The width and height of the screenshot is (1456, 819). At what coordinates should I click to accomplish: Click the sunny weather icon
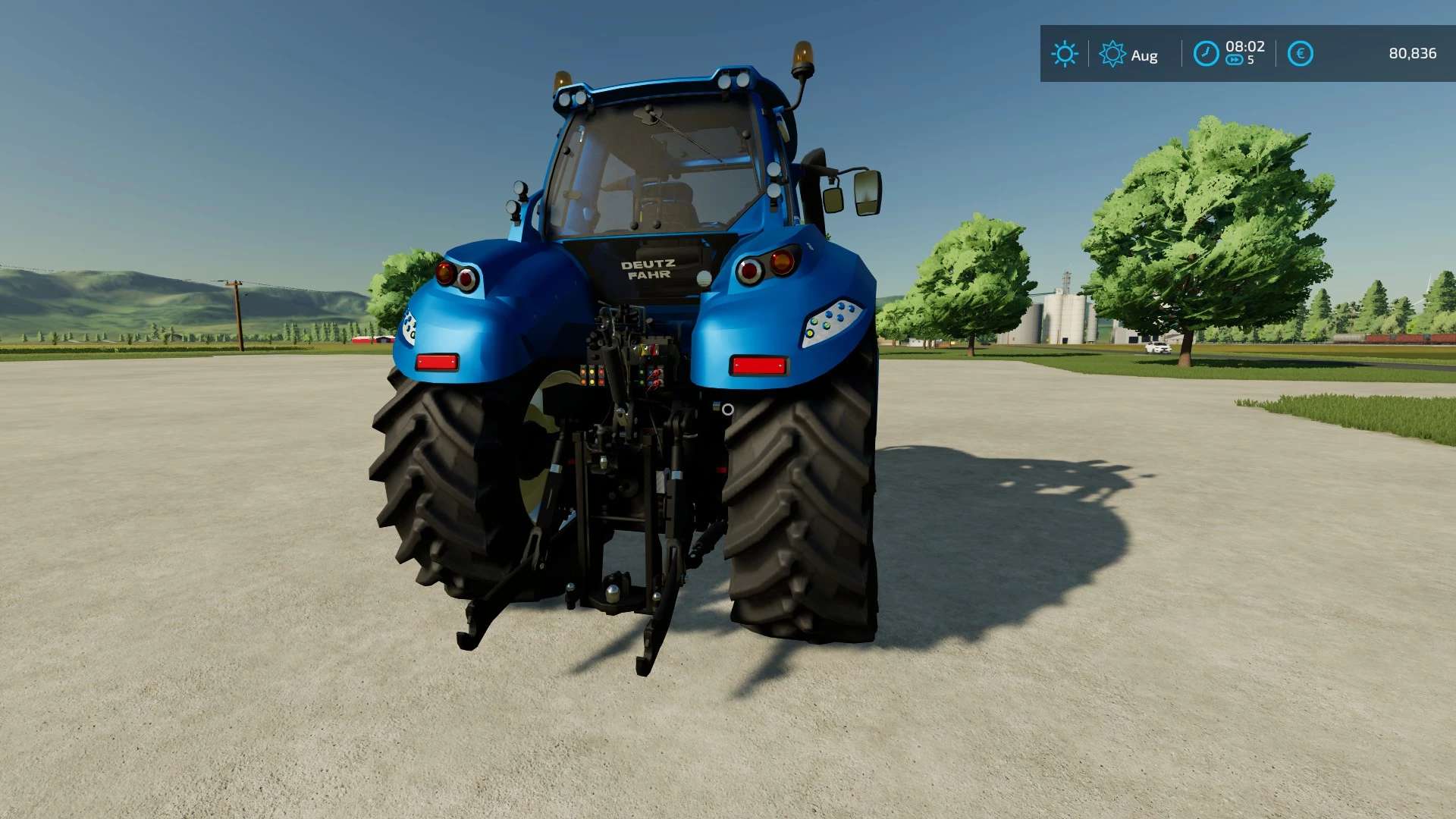[x=1065, y=54]
